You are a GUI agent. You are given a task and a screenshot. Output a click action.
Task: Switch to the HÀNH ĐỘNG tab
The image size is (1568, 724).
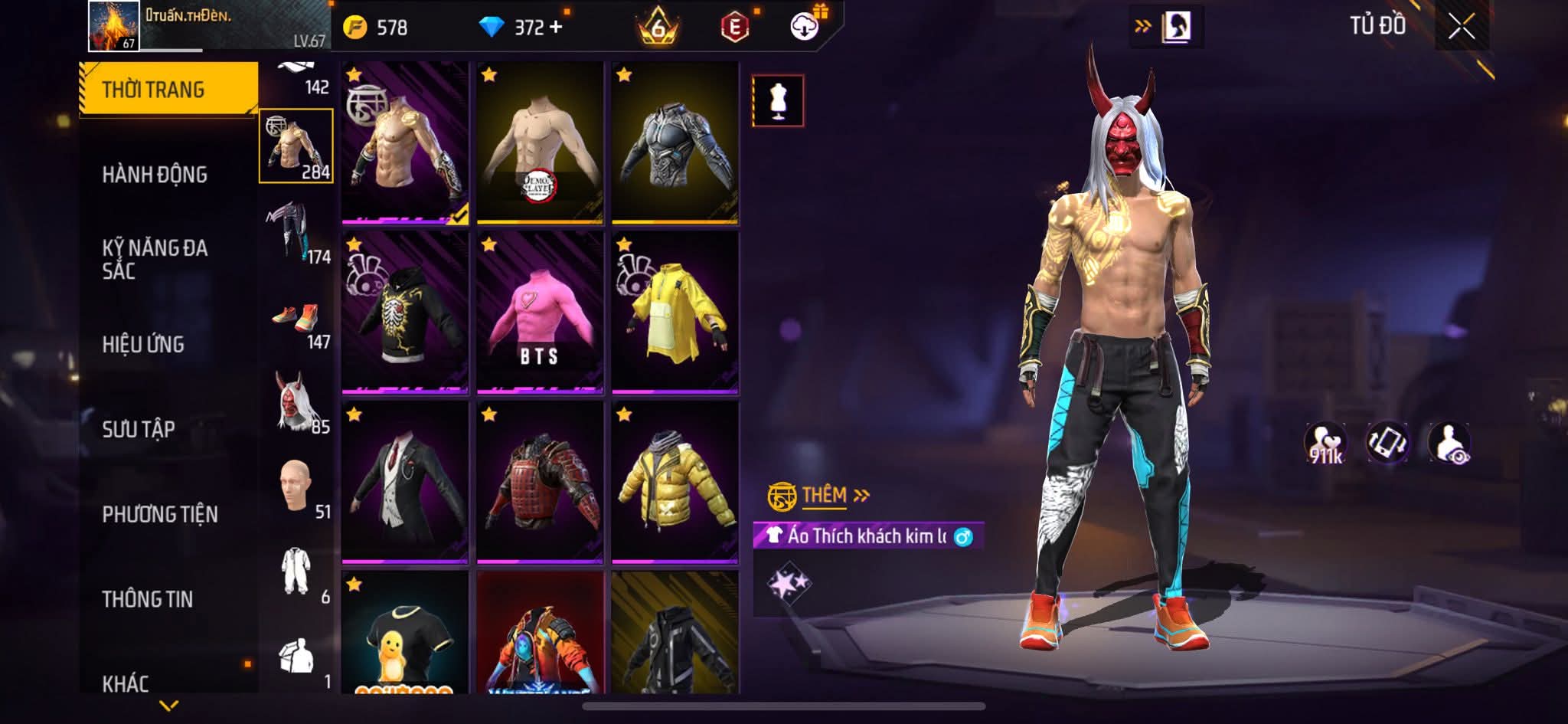tap(155, 175)
